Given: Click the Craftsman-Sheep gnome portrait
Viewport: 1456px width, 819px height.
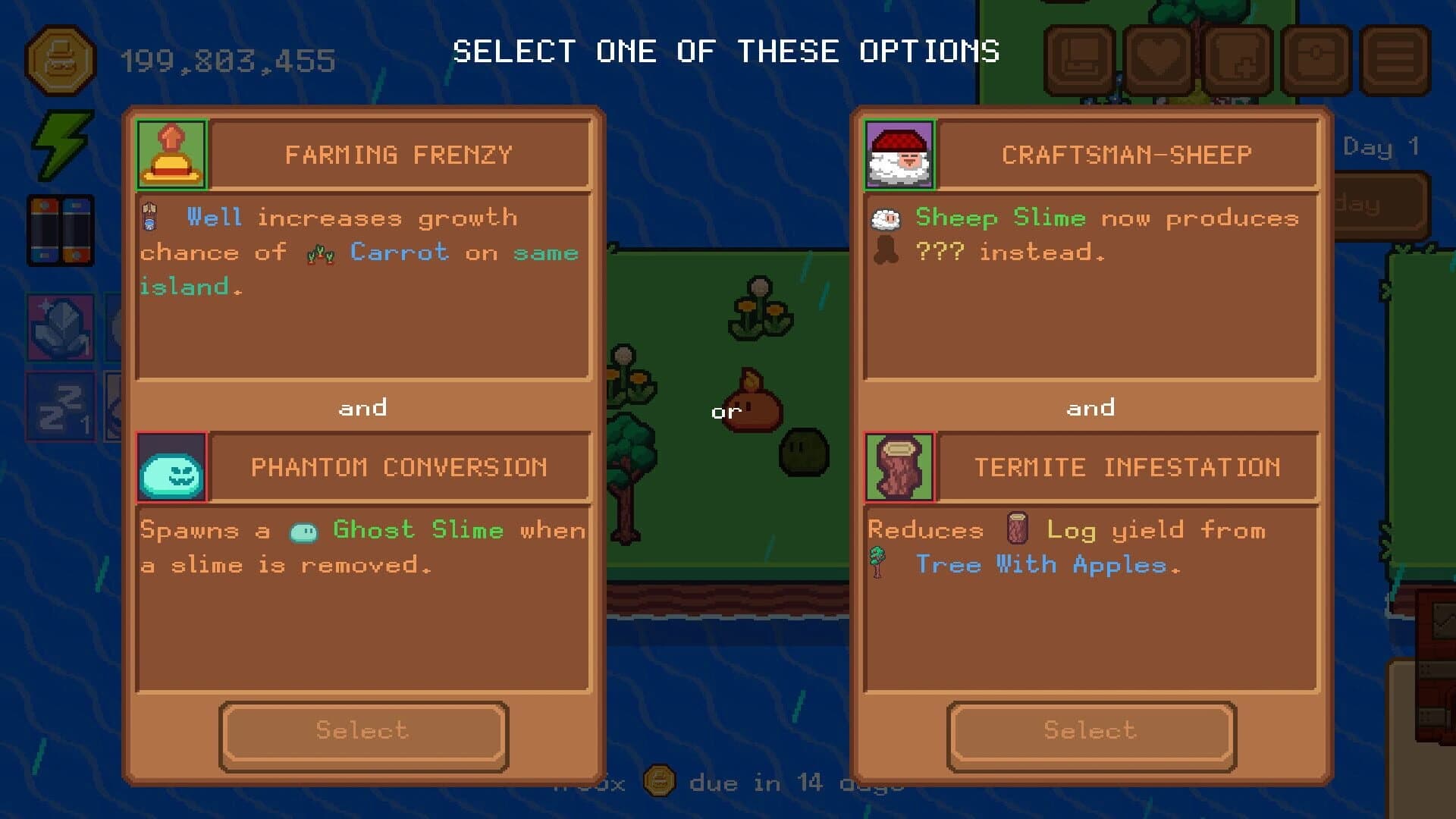Looking at the screenshot, I should (898, 153).
